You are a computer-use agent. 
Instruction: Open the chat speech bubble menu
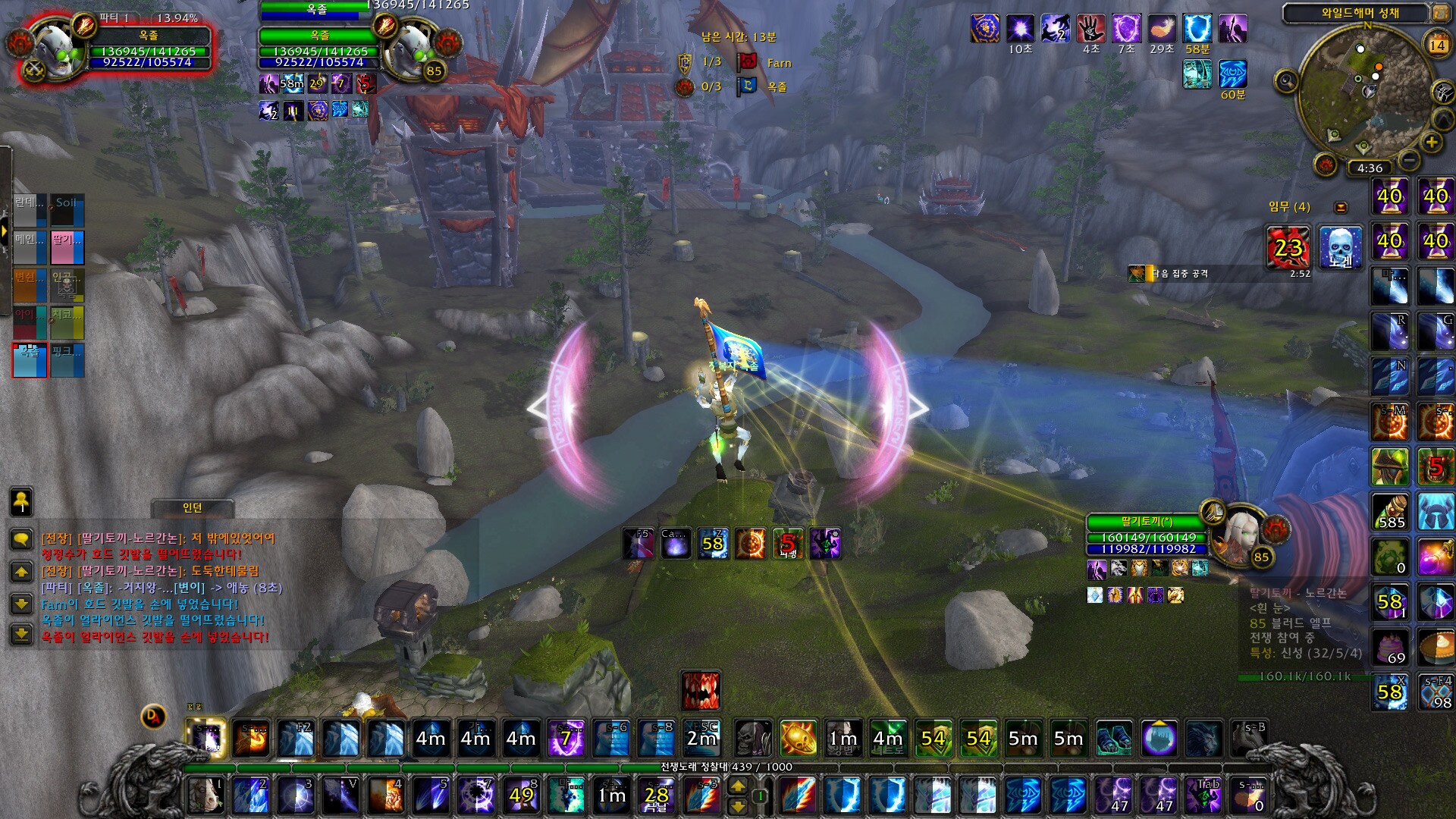(x=21, y=539)
